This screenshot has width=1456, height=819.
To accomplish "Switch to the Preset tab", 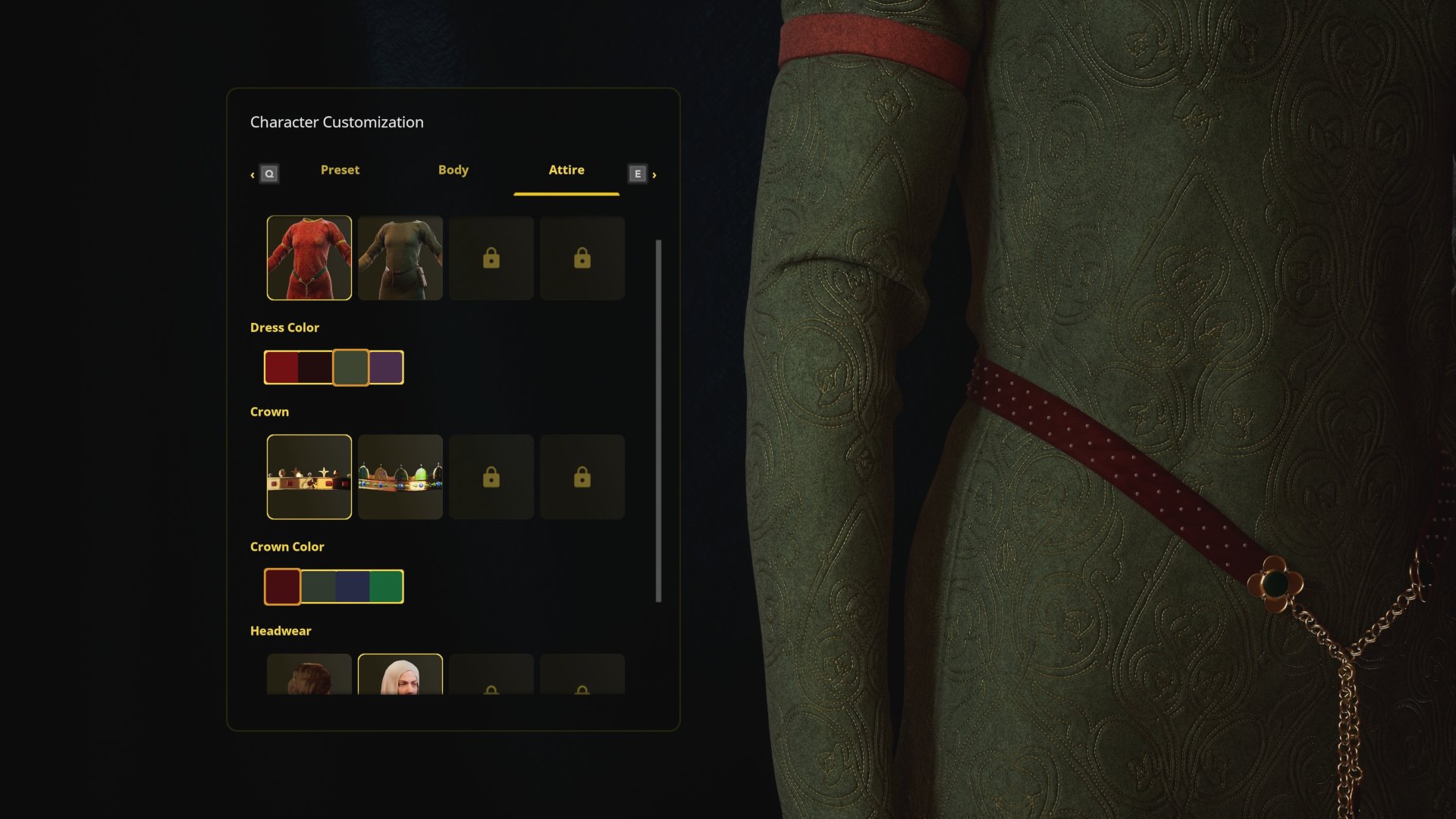I will (x=340, y=171).
